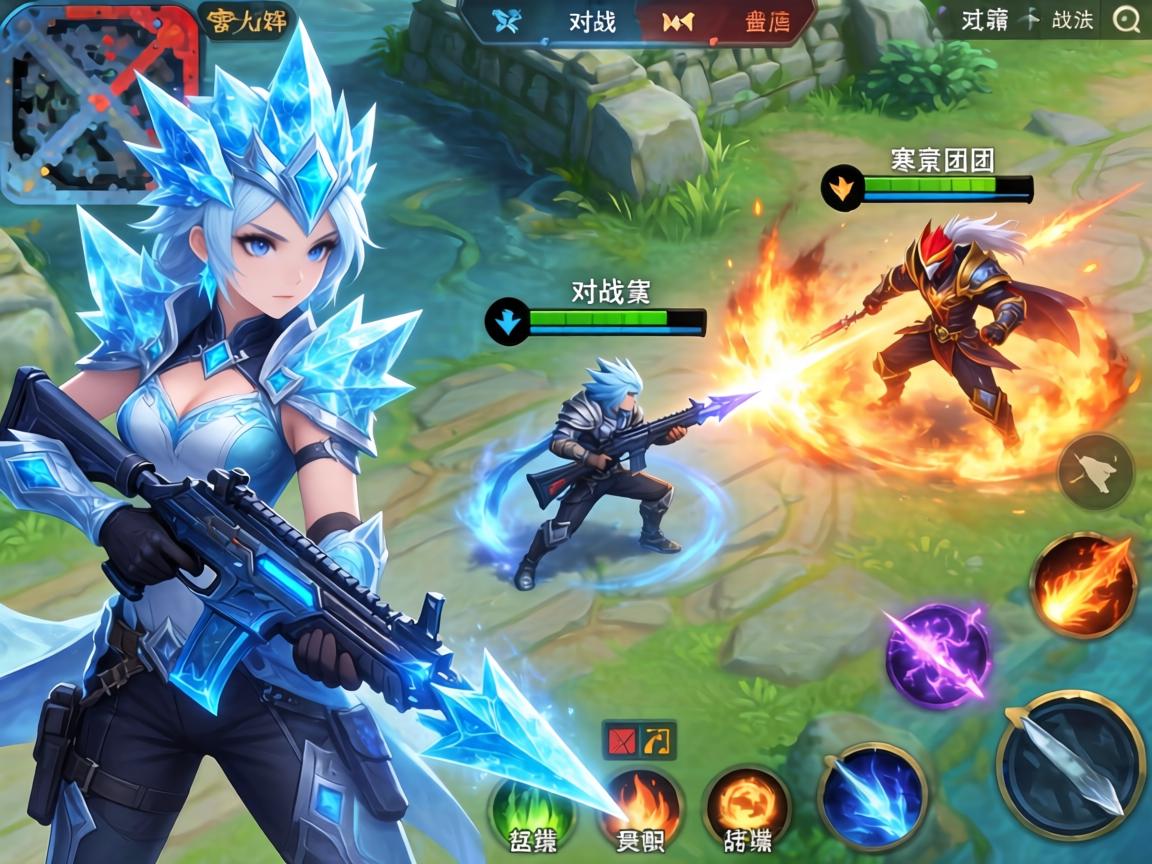Select the blue team 对战 tab
Viewport: 1152px width, 864px height.
click(x=560, y=21)
